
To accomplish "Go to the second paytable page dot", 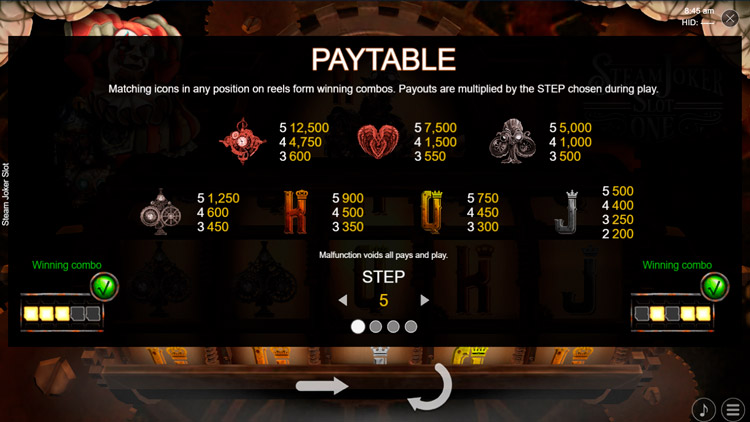I will [x=375, y=327].
